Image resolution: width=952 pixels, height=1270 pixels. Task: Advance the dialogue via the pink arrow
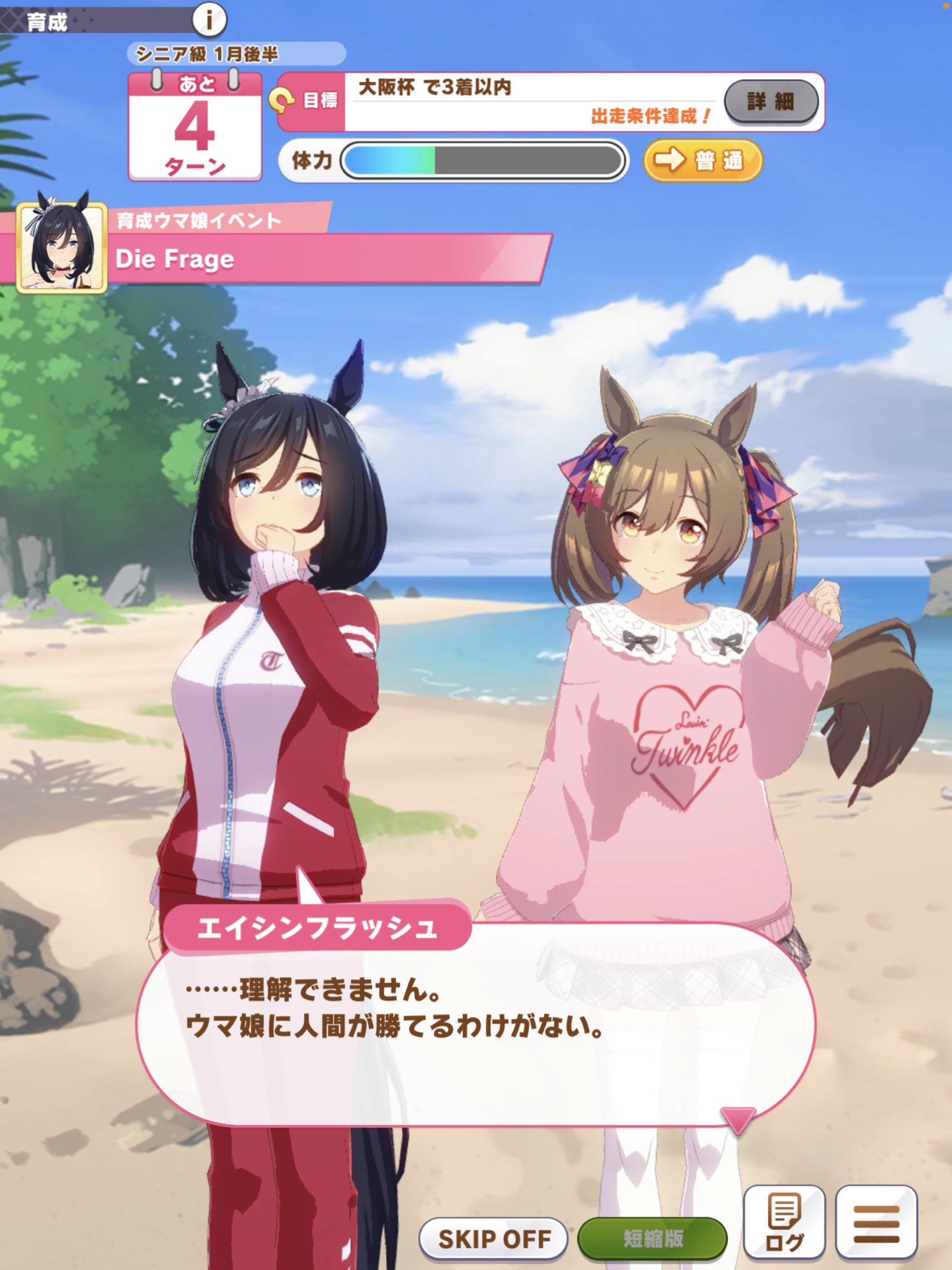click(x=738, y=1119)
